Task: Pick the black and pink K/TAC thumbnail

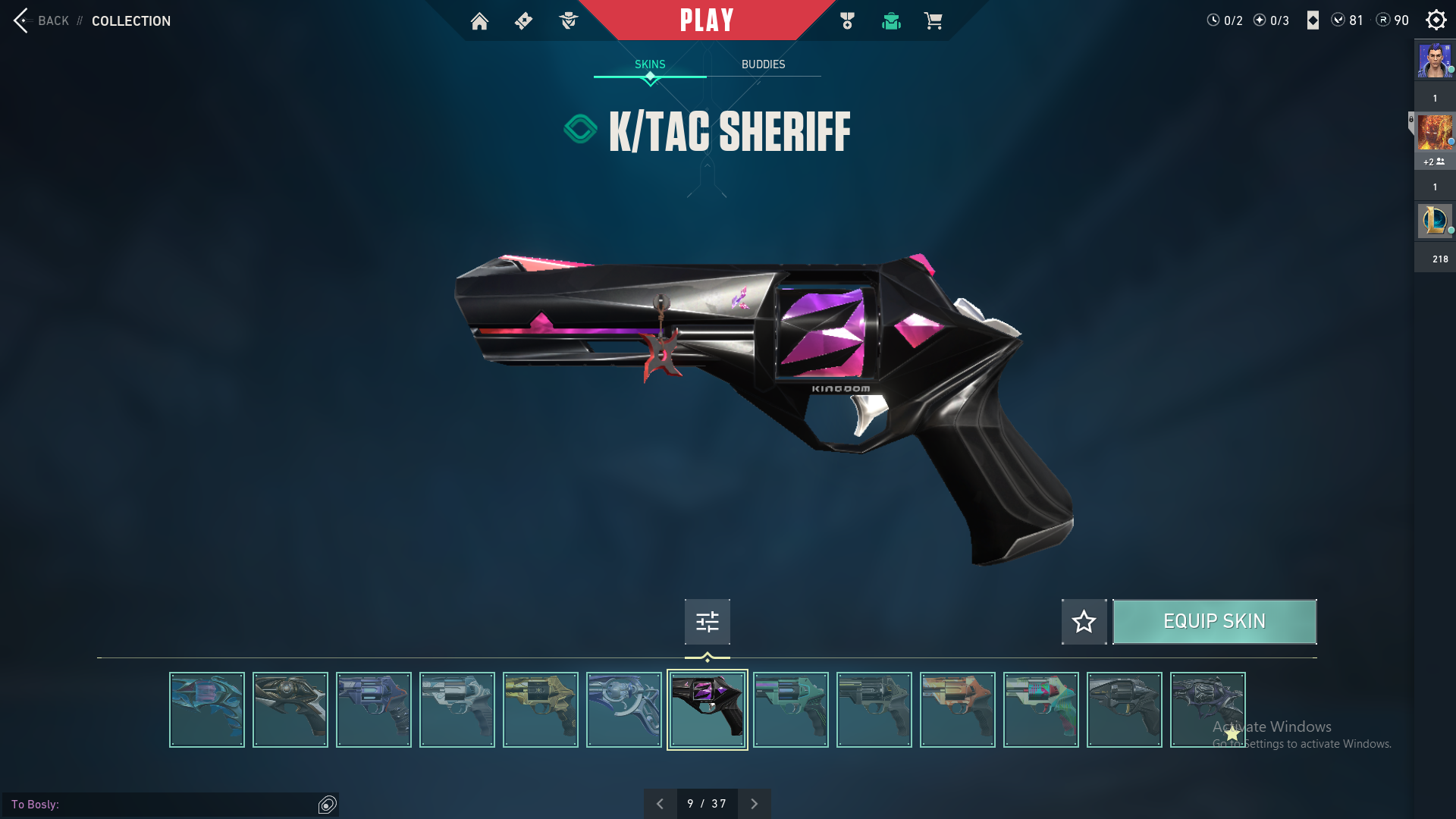Action: [x=707, y=710]
